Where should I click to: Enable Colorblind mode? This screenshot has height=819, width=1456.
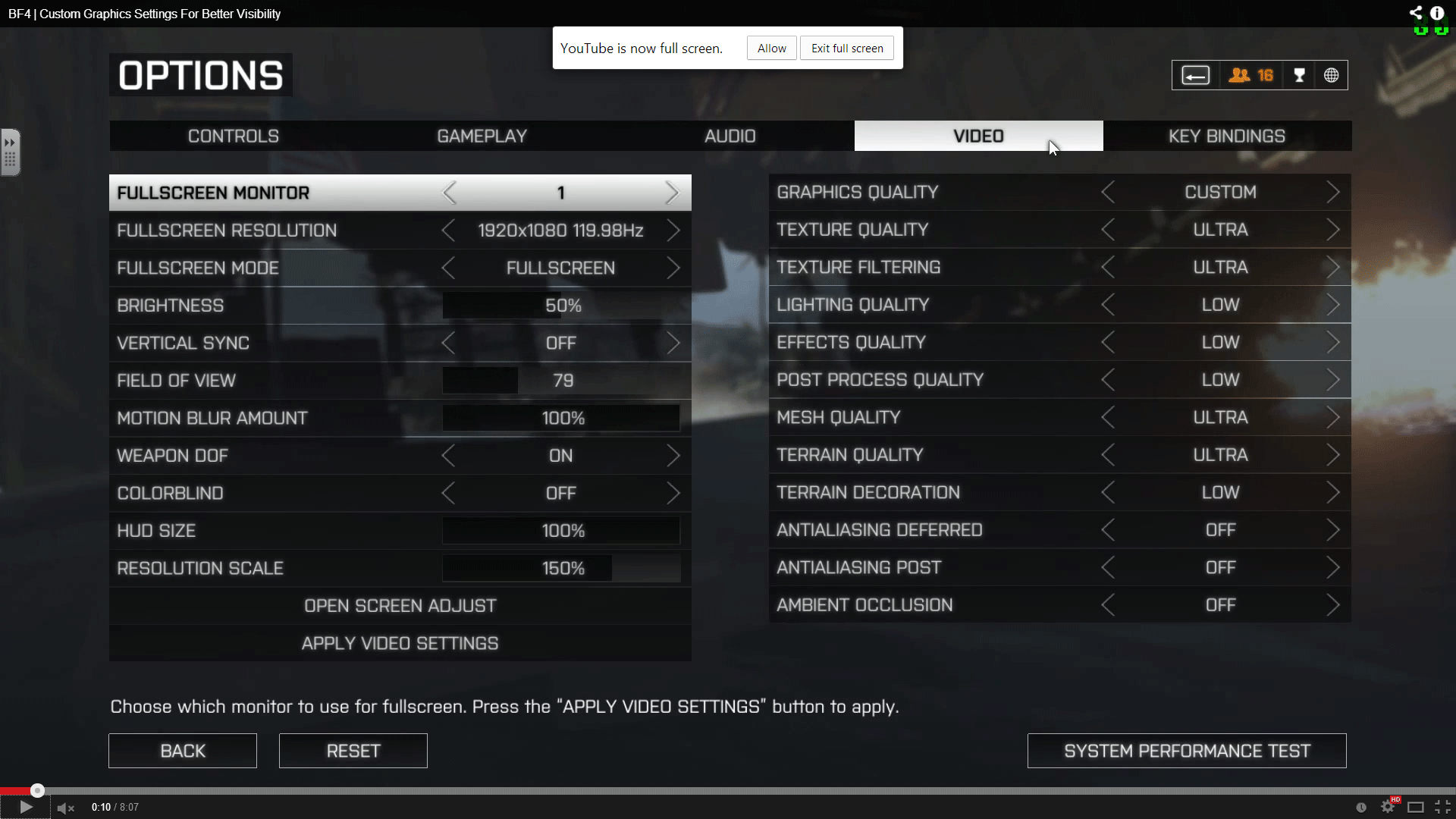[675, 493]
